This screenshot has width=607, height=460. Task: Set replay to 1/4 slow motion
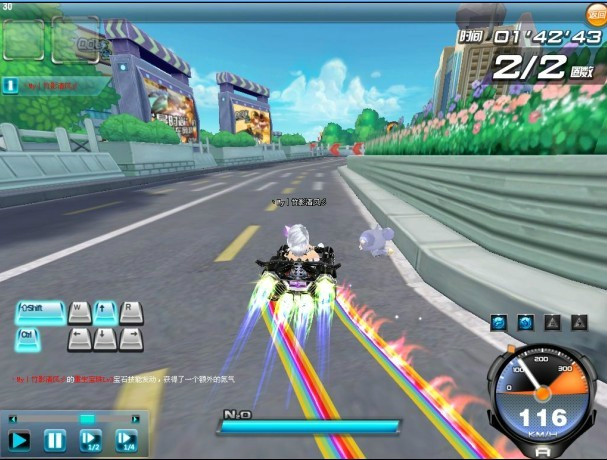[x=126, y=440]
